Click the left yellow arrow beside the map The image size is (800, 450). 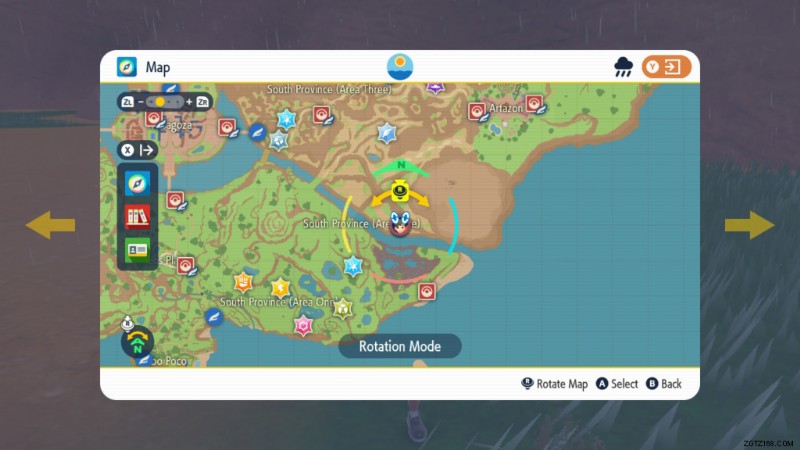tap(50, 225)
